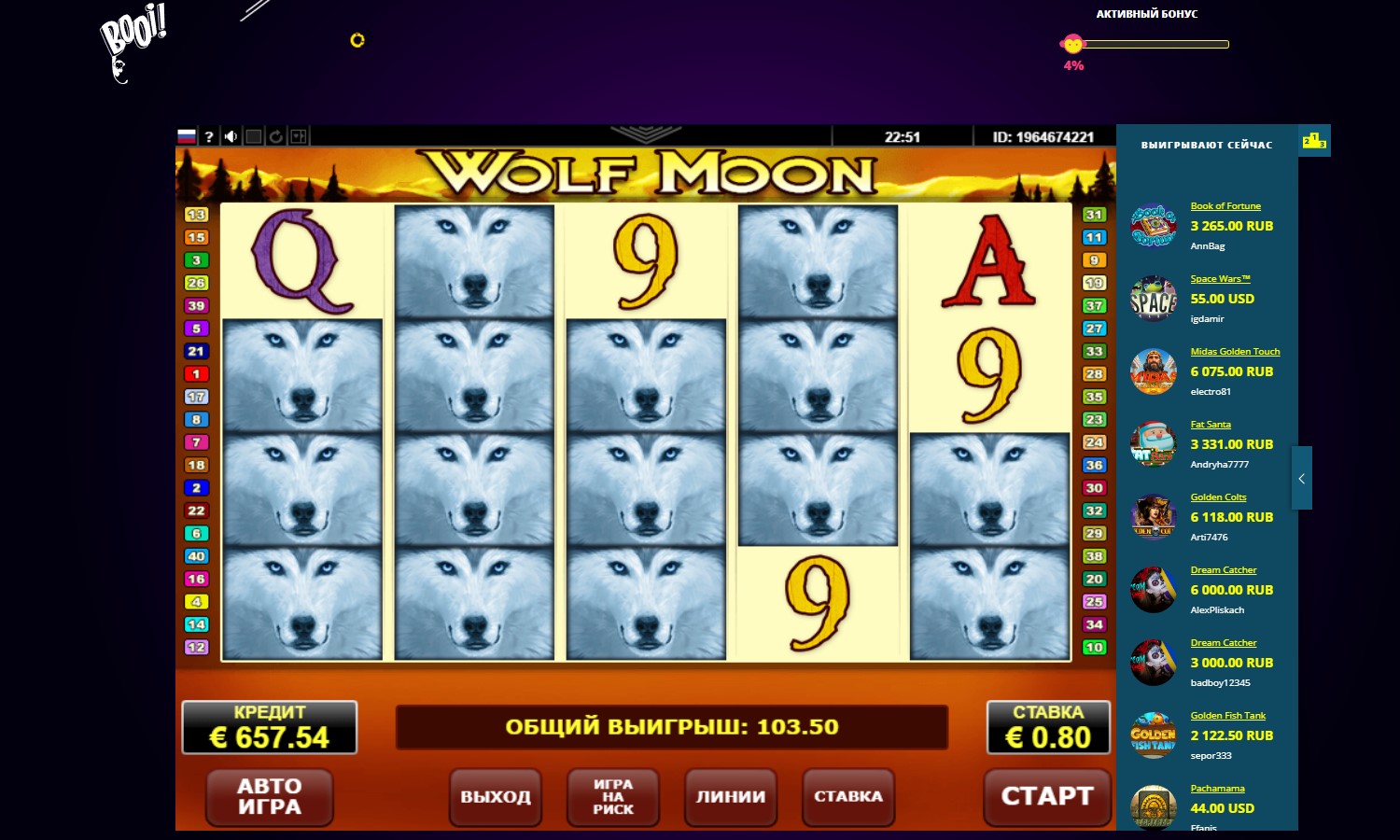
Task: Collapse the winners sidebar with the chevron arrow
Action: 1301,479
